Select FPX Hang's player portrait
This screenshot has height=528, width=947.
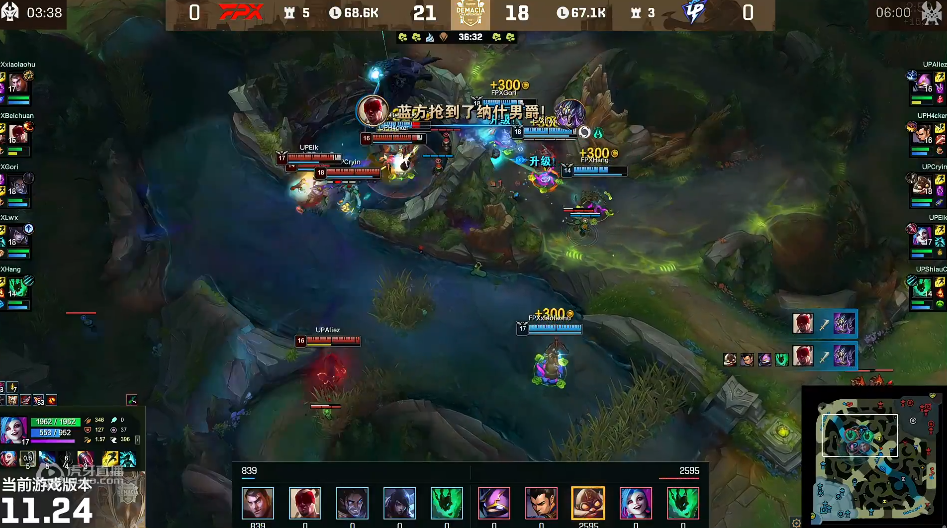[17, 287]
